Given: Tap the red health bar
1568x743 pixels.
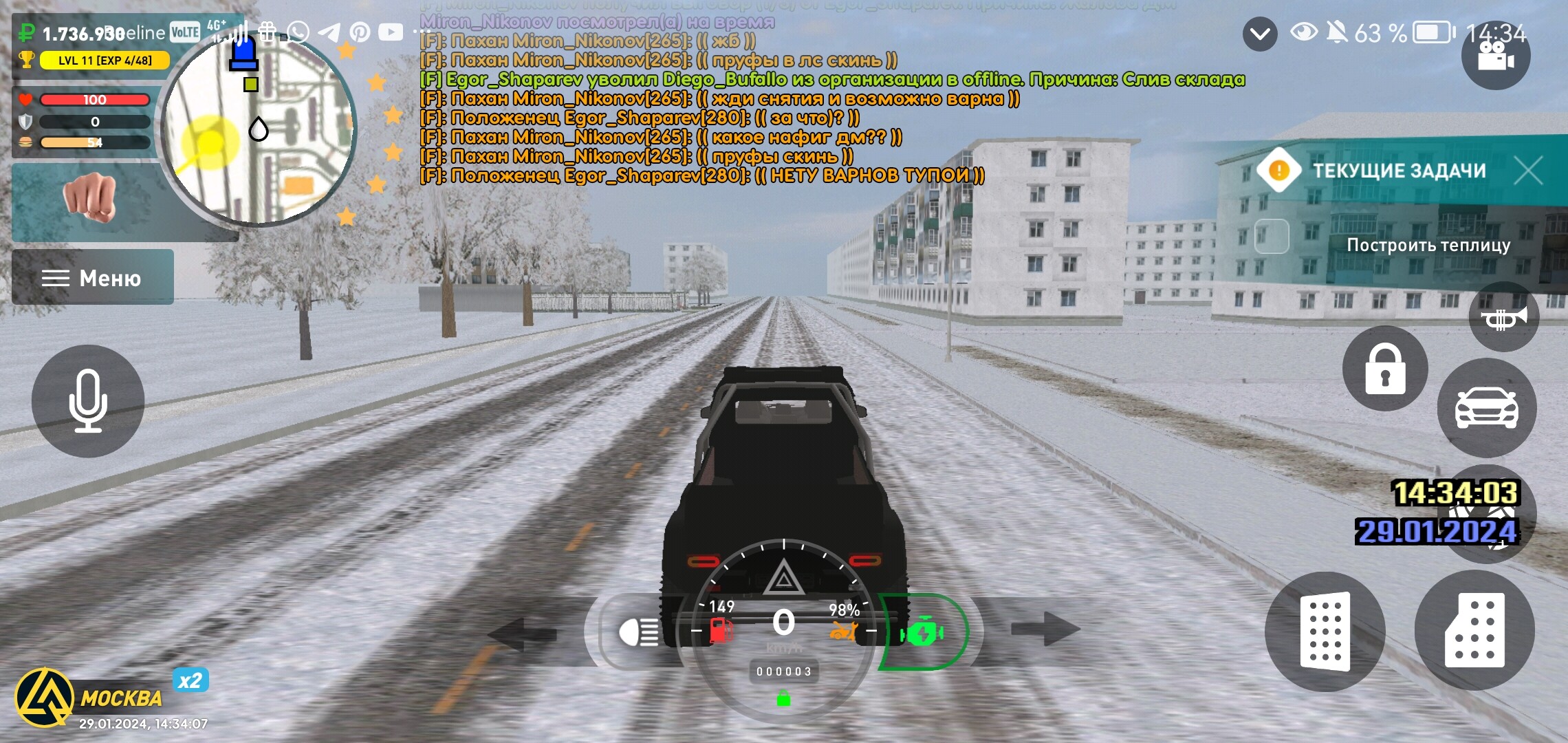Looking at the screenshot, I should click(96, 99).
